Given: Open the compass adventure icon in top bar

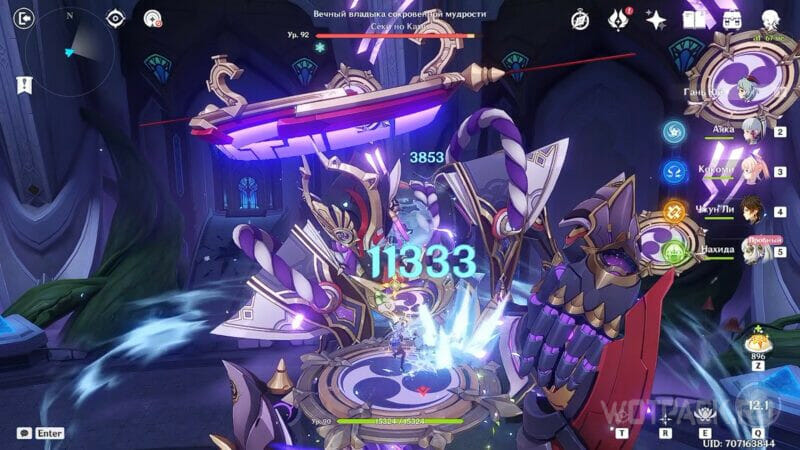Looking at the screenshot, I should [x=580, y=19].
